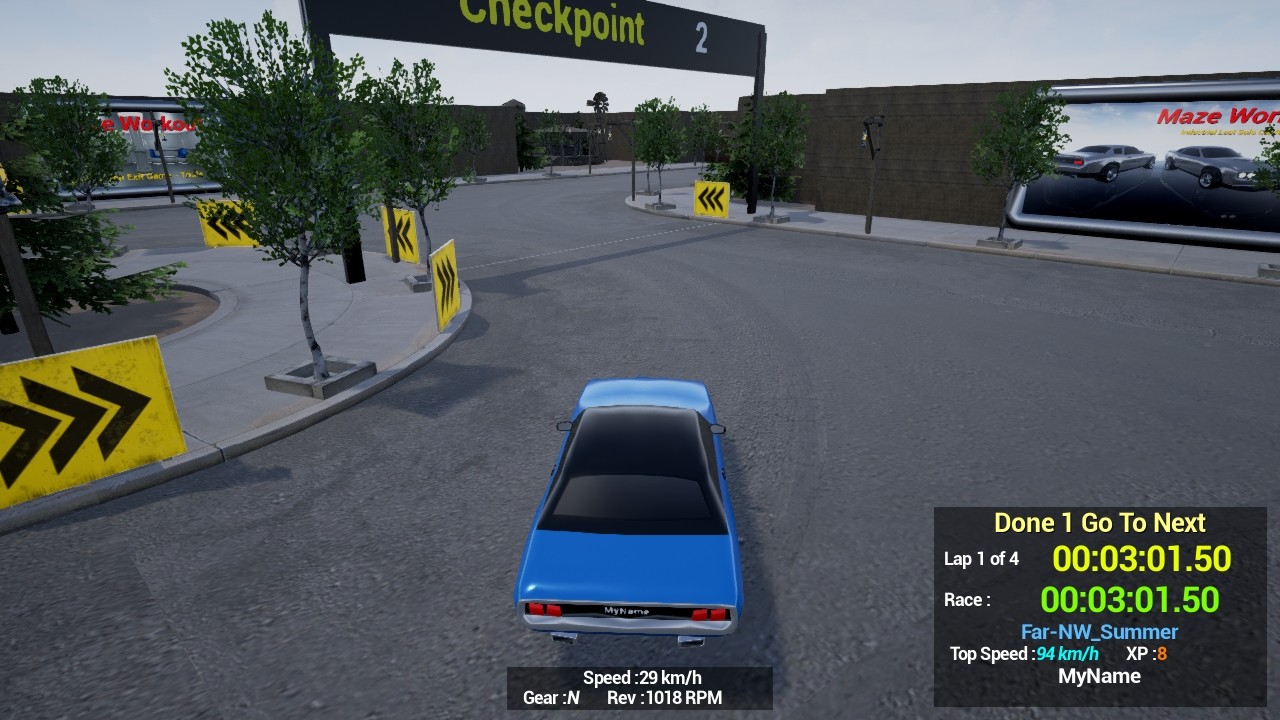
Task: Click the chevron arrow sign below the Checkpoint banner
Action: point(712,198)
